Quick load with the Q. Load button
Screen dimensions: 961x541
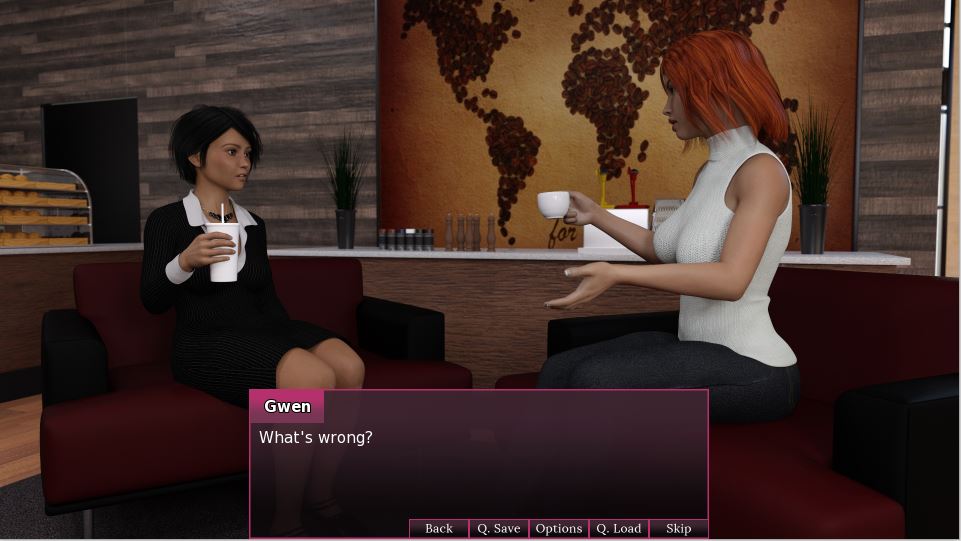(618, 528)
